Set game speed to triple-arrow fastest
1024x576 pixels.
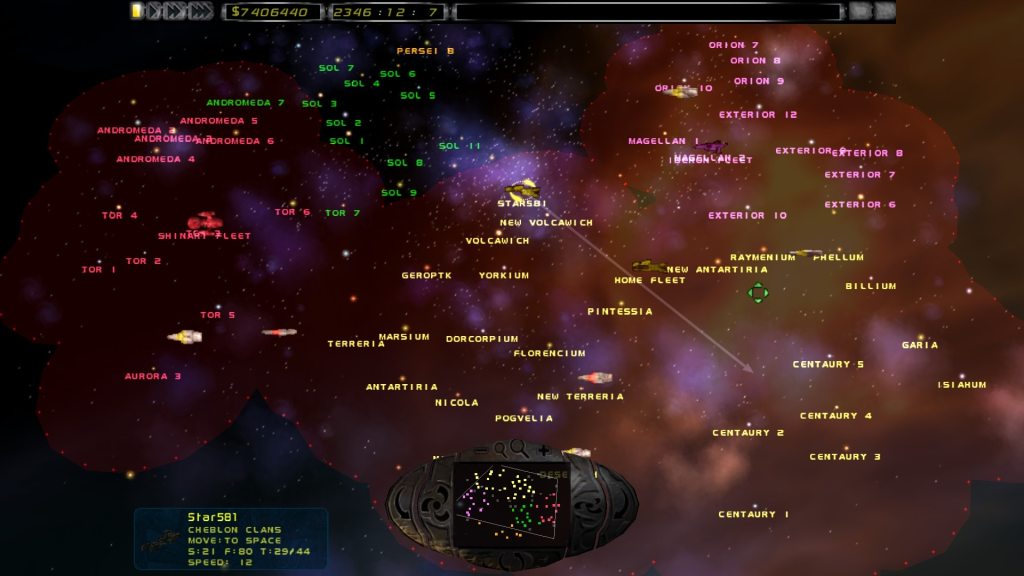pyautogui.click(x=200, y=11)
